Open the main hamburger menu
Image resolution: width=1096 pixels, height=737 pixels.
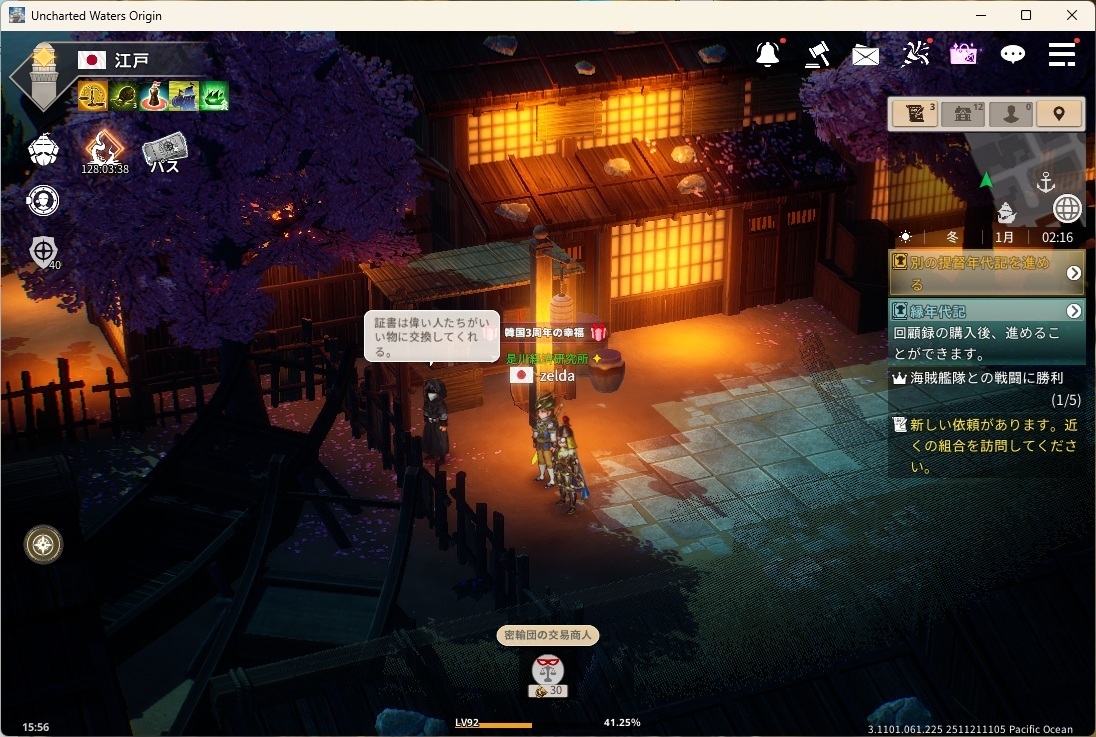pyautogui.click(x=1062, y=54)
